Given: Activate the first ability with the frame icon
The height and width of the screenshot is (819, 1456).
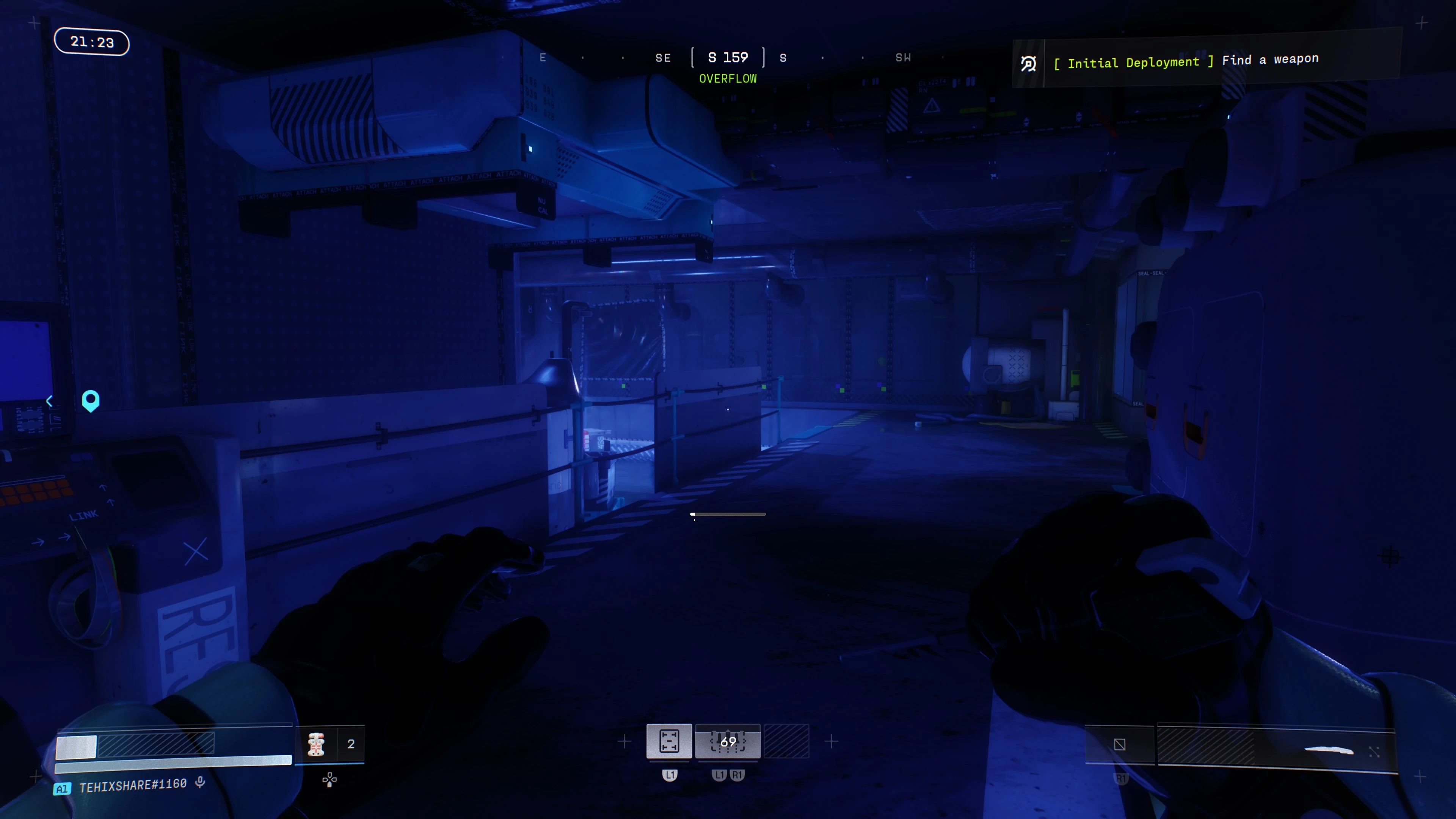Looking at the screenshot, I should click(x=668, y=741).
